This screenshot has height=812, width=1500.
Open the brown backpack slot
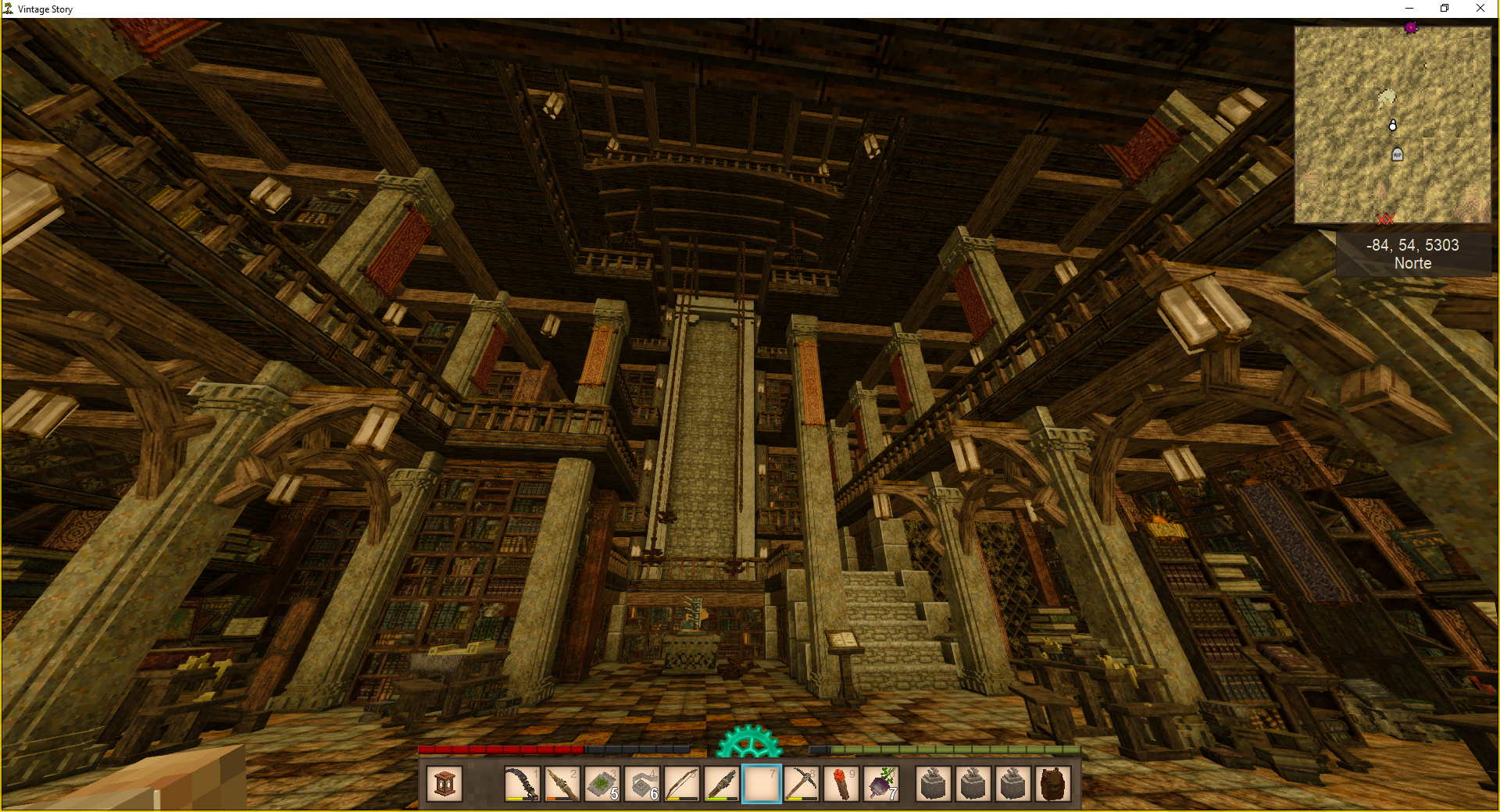coord(1052,784)
